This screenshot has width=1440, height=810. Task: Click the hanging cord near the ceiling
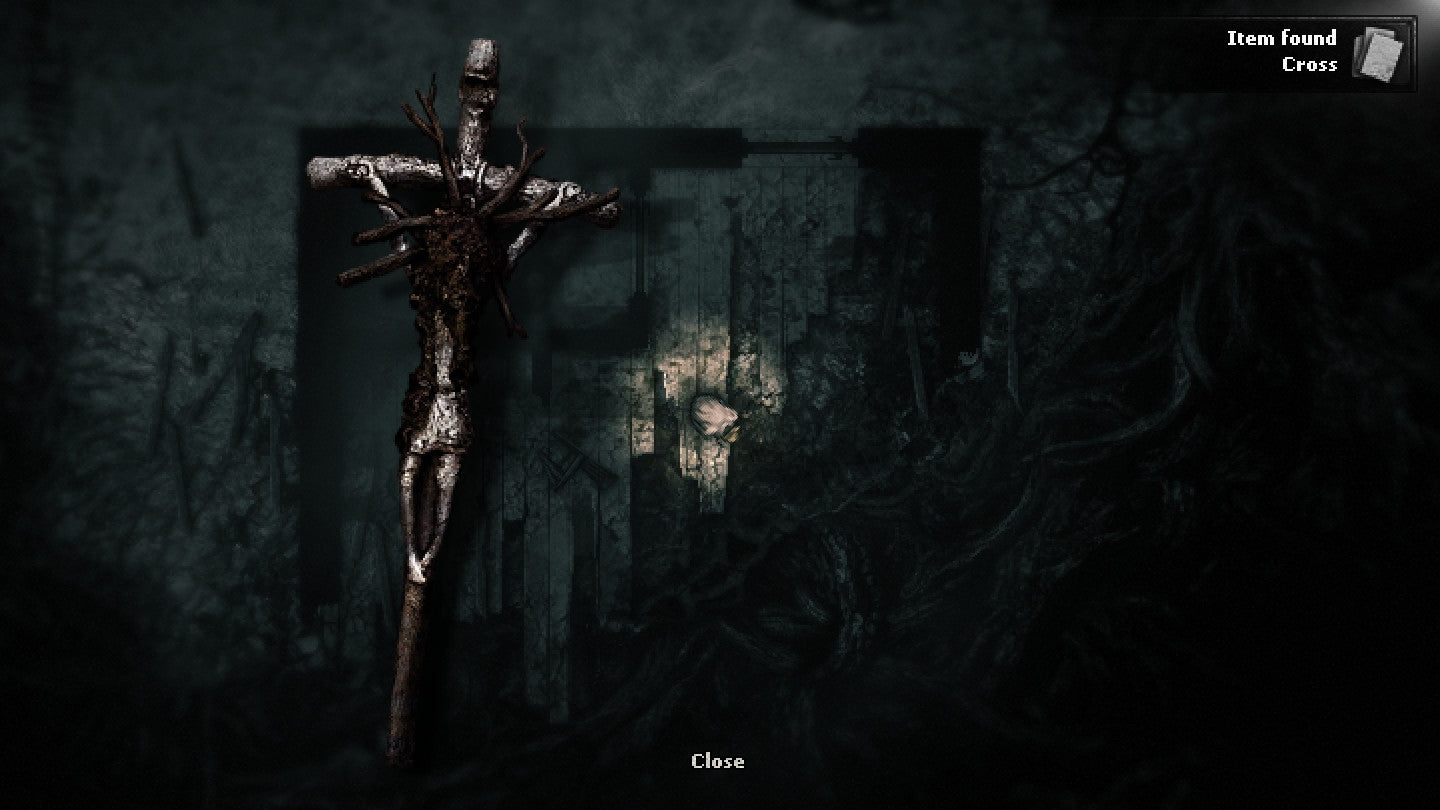point(641,250)
